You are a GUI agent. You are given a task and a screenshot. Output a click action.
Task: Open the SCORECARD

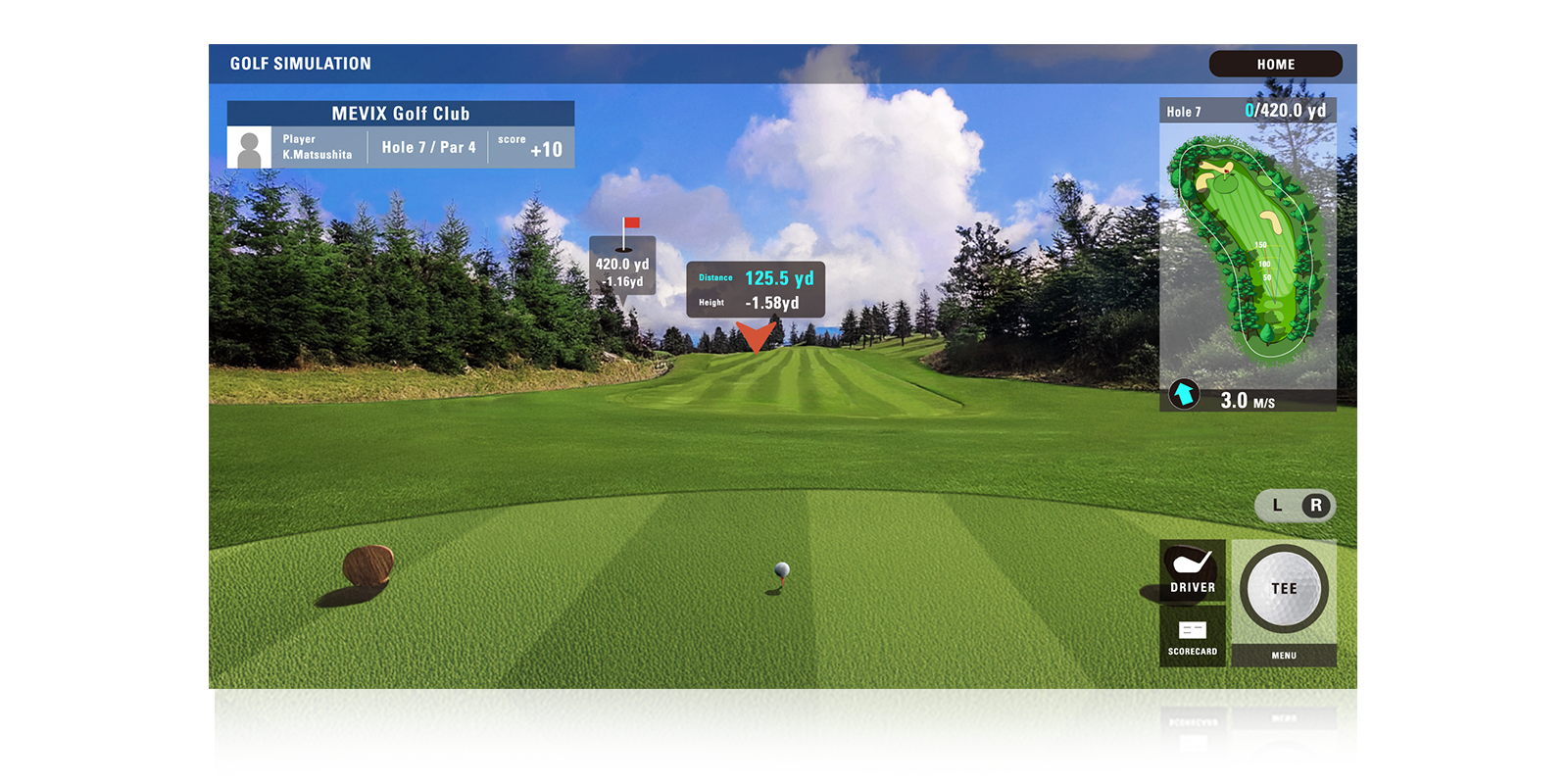click(1192, 637)
